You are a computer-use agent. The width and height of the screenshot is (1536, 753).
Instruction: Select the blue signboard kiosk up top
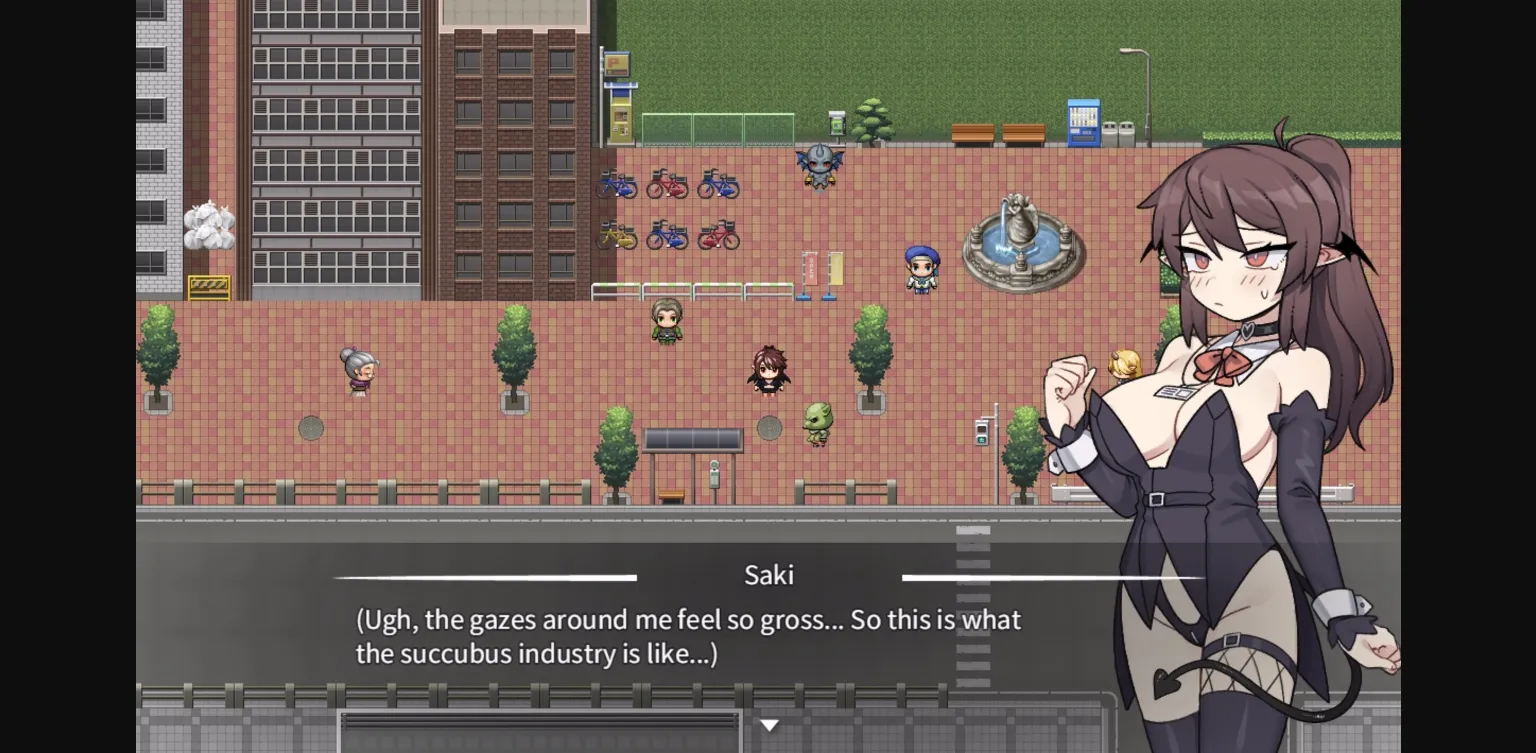pyautogui.click(x=617, y=64)
